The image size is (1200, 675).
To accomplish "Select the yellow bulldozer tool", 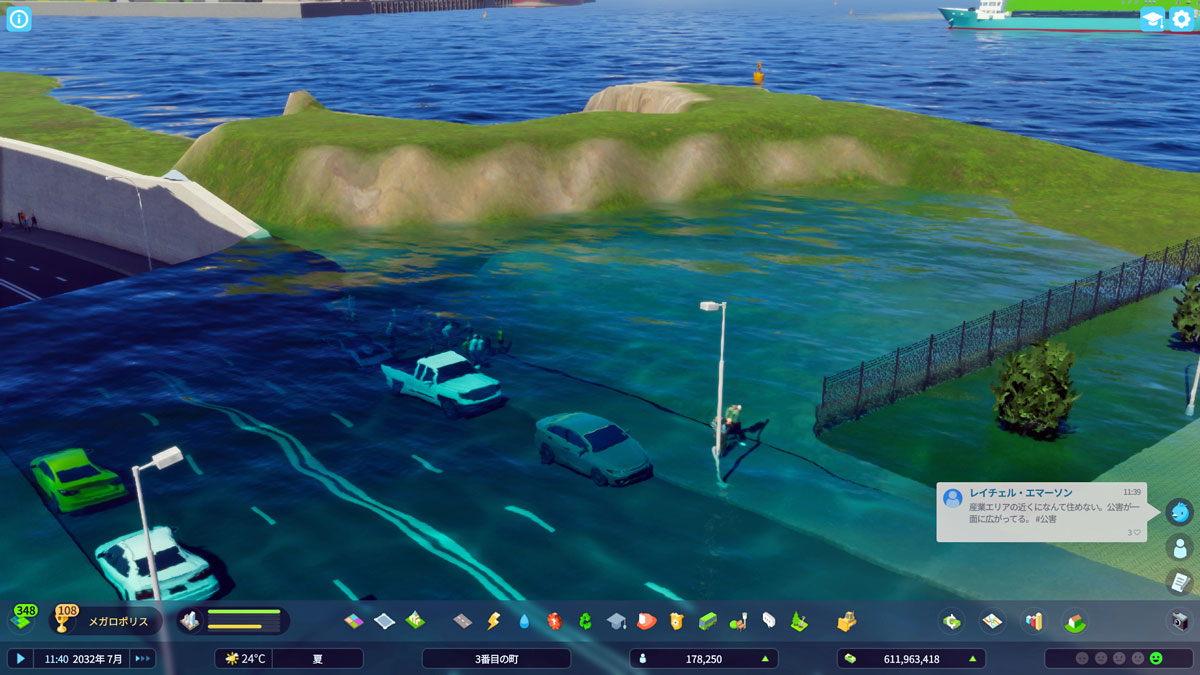I will 847,621.
